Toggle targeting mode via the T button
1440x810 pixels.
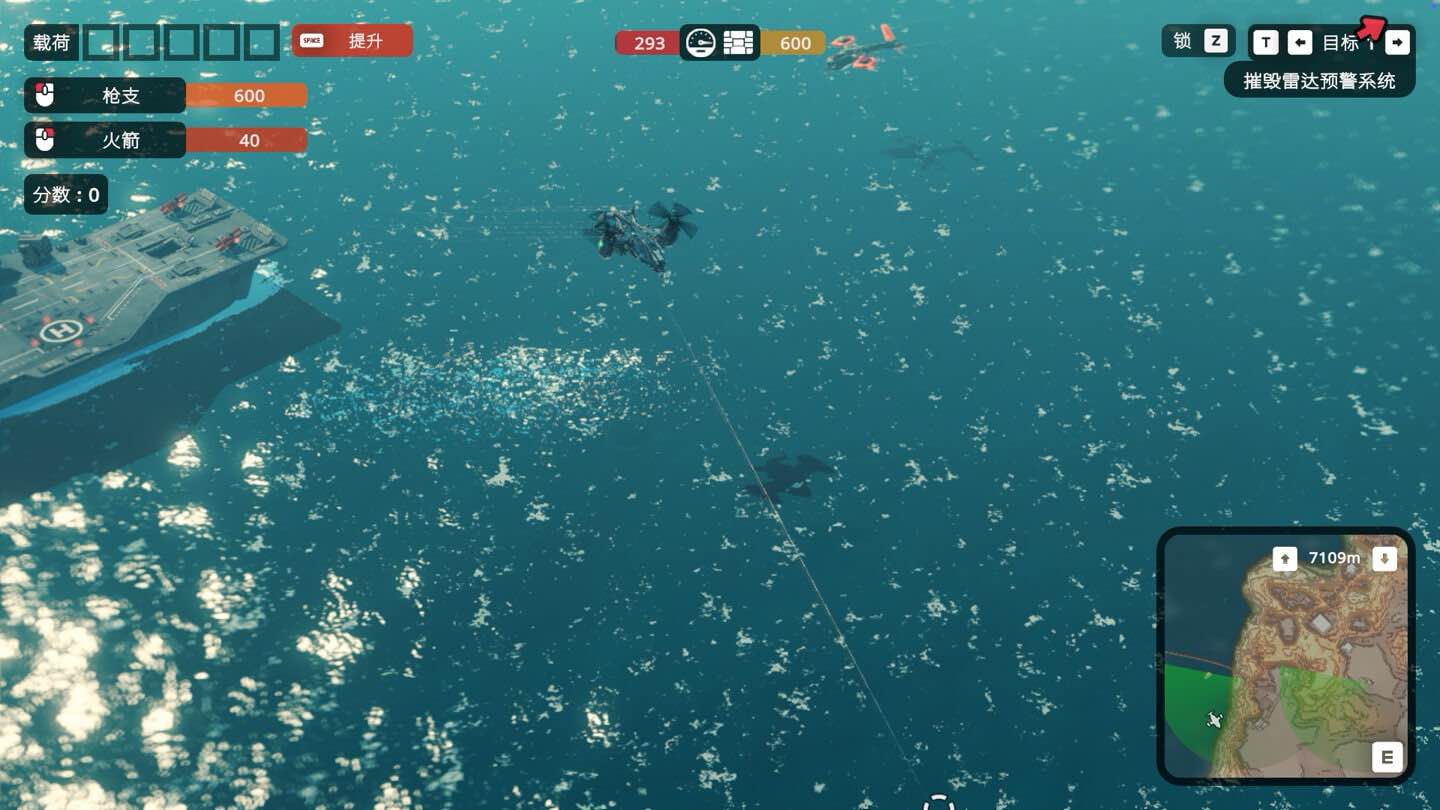(1266, 42)
